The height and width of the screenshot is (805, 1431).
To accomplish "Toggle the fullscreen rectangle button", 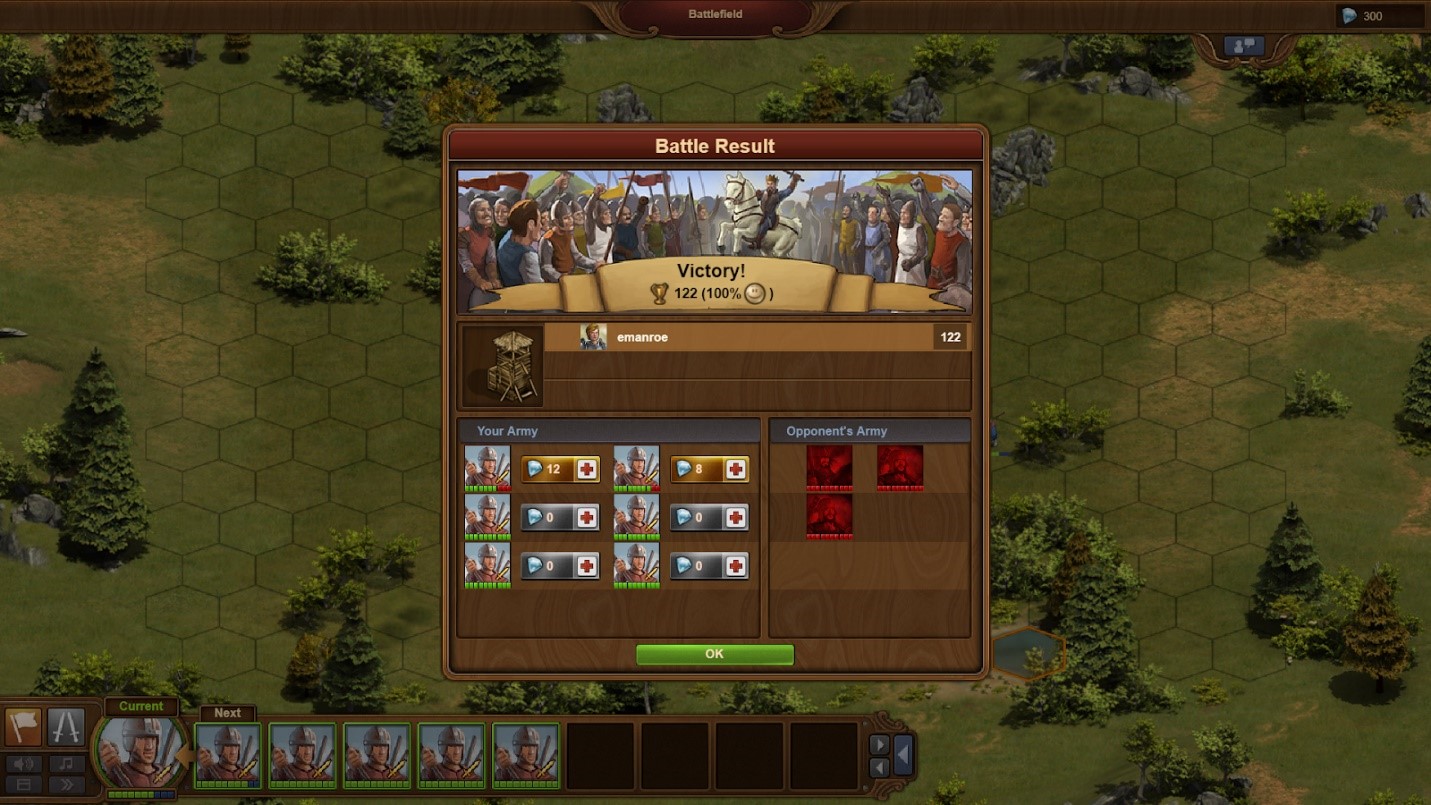I will point(23,785).
